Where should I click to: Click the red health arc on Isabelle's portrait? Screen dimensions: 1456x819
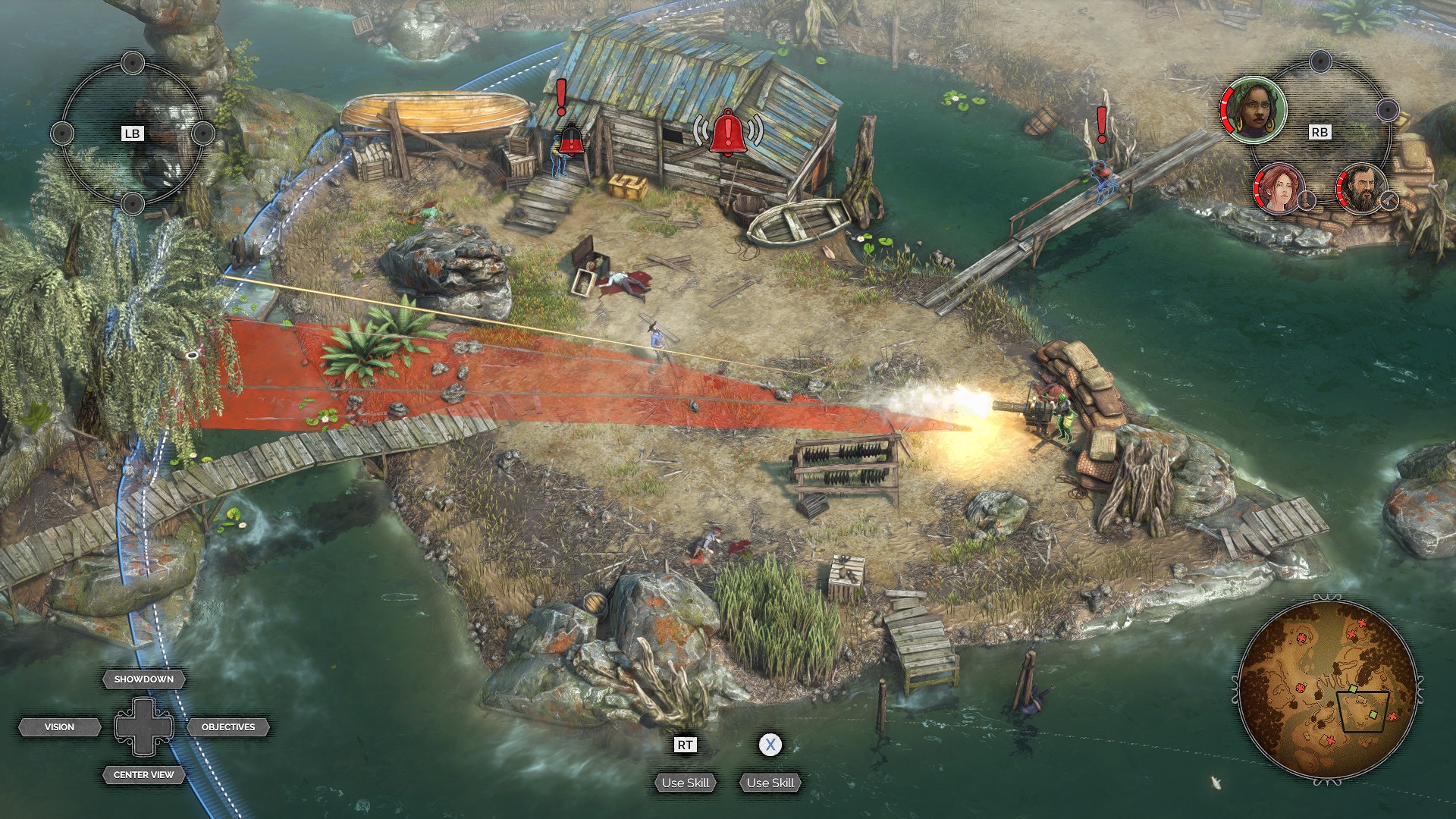[x=1228, y=109]
